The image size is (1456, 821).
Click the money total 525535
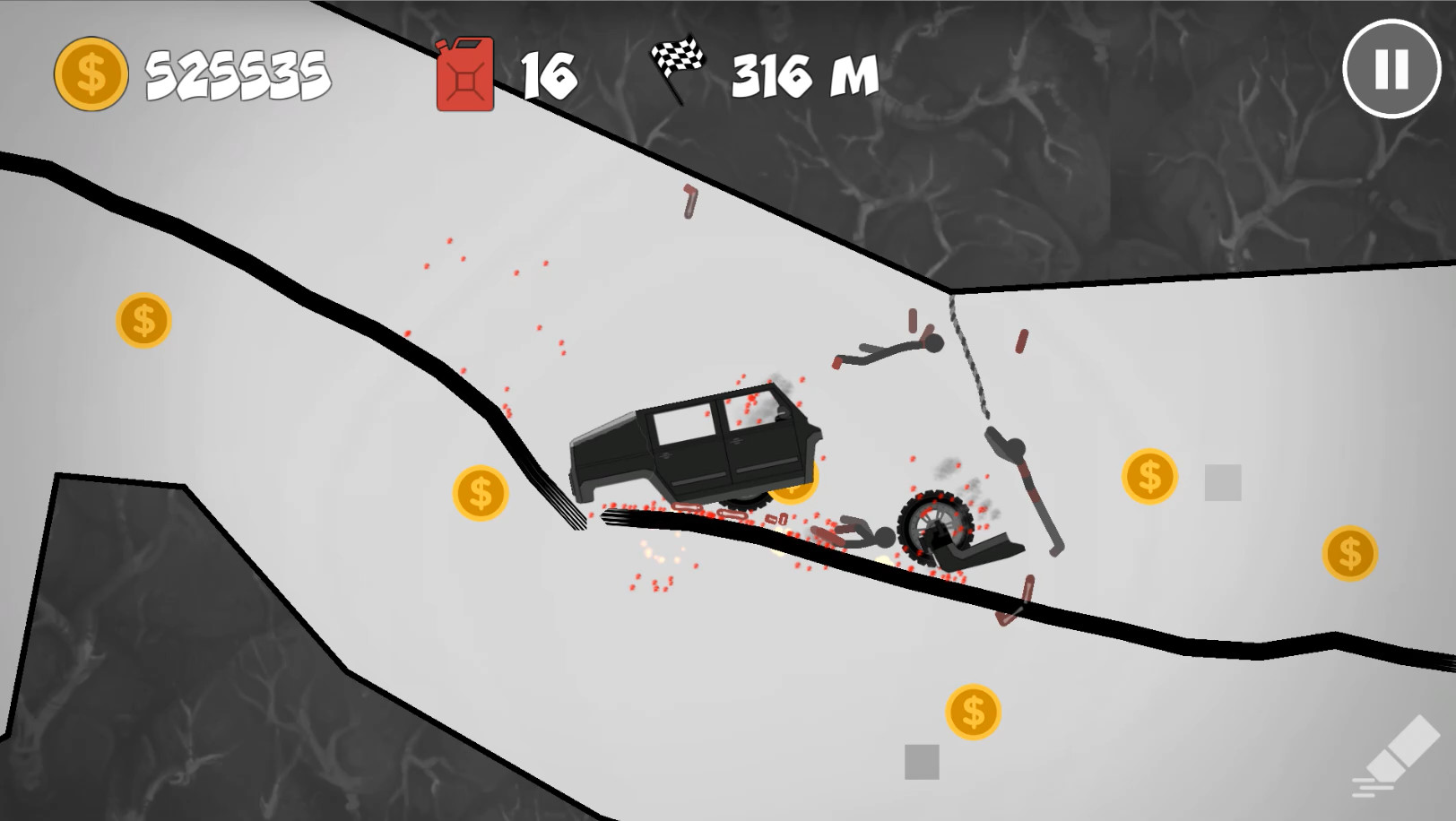(x=240, y=75)
